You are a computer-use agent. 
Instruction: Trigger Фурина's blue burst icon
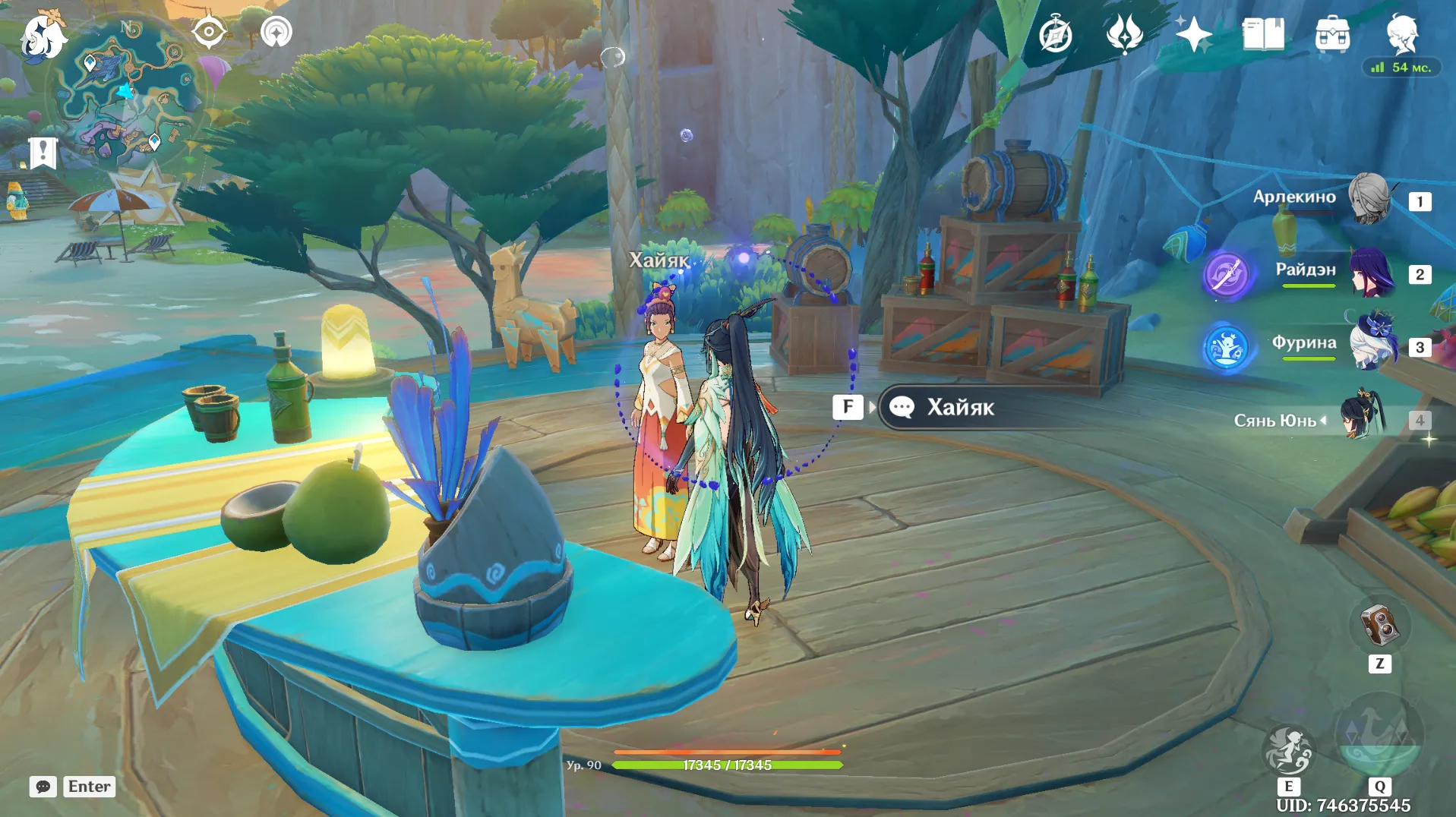[1226, 348]
